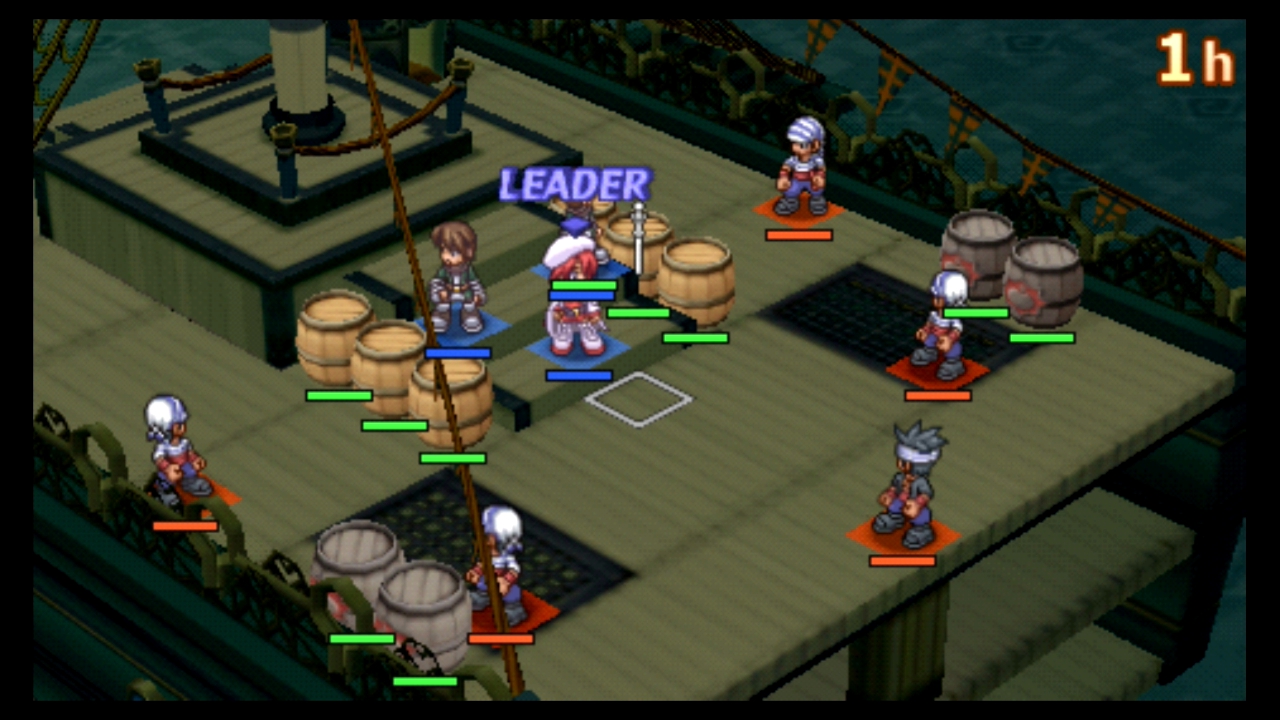Target the striped-bandana enemy on the orange tile
The width and height of the screenshot is (1280, 720).
tap(802, 168)
